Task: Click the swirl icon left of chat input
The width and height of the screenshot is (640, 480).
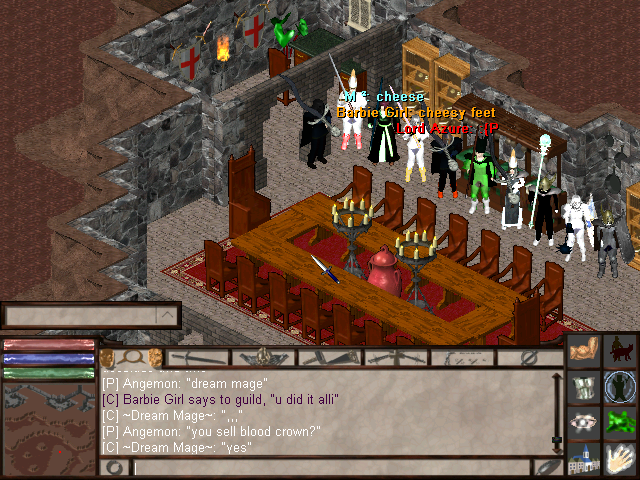Action: click(x=115, y=467)
